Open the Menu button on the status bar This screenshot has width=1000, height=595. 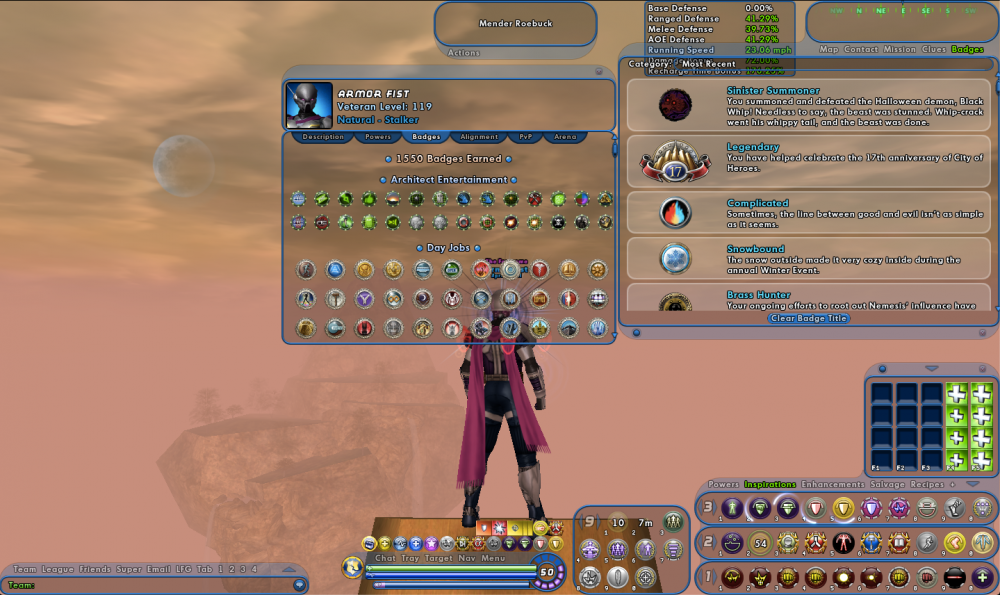click(493, 558)
